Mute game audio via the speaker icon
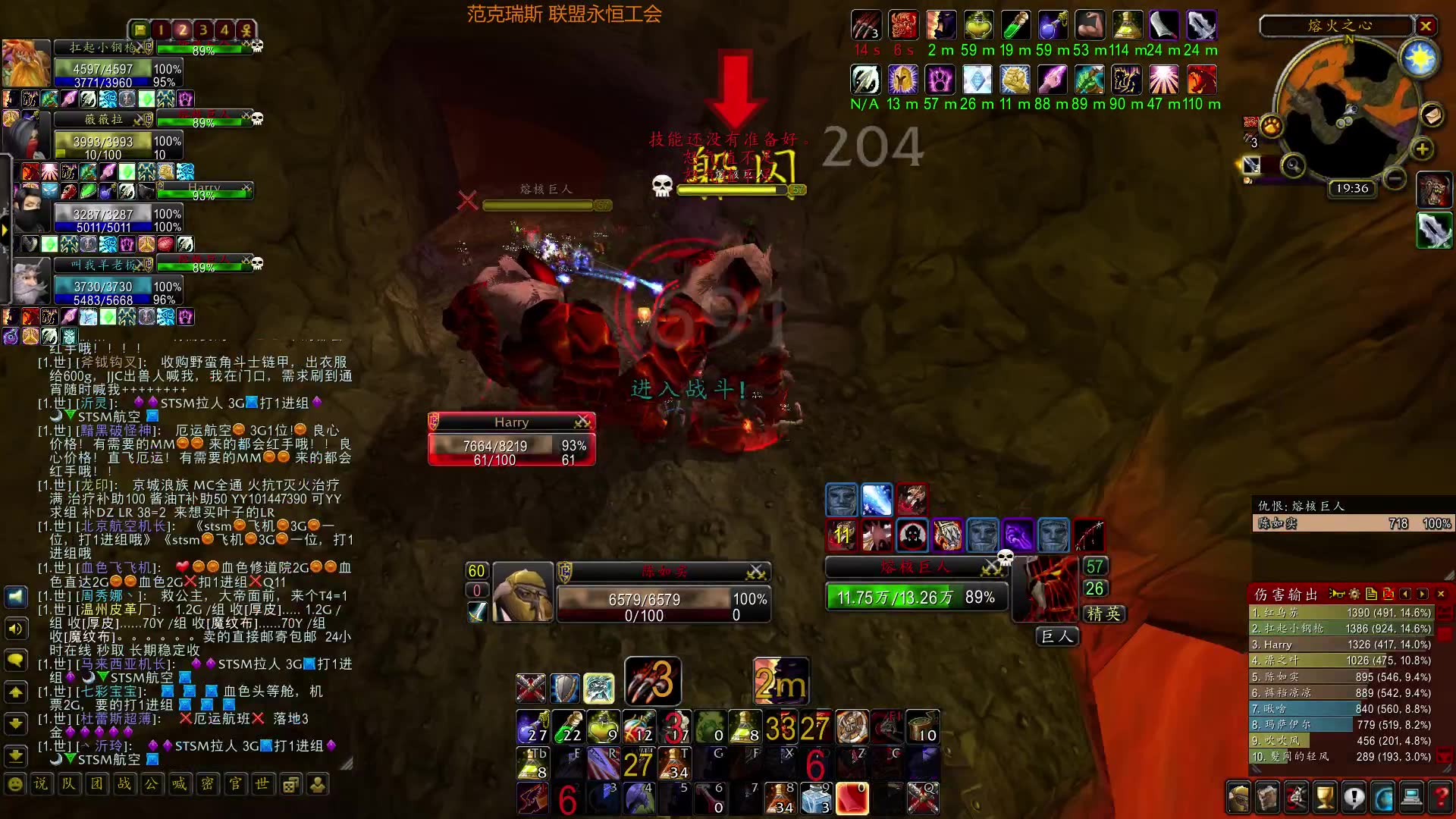1456x819 pixels. click(x=17, y=628)
